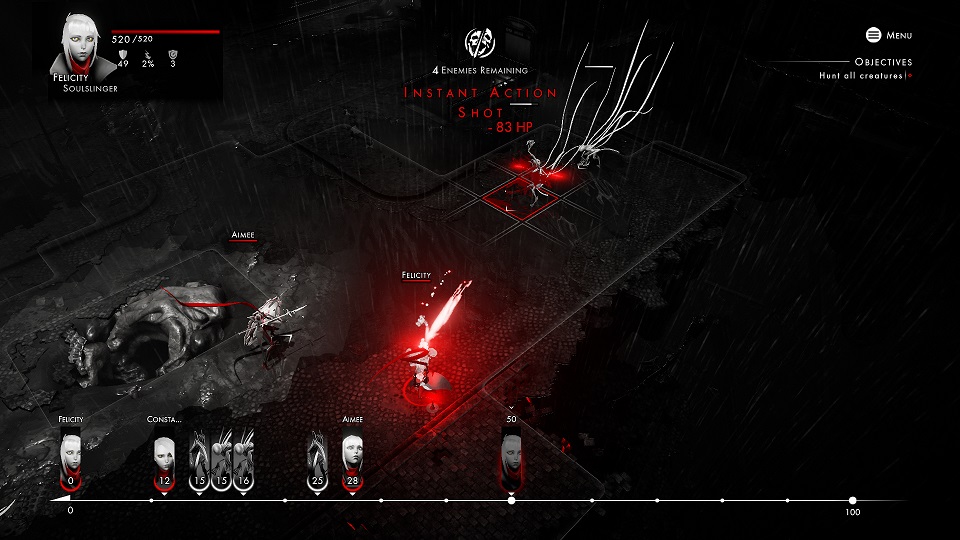
Task: Target the highlighted red enemy tile
Action: (x=522, y=195)
